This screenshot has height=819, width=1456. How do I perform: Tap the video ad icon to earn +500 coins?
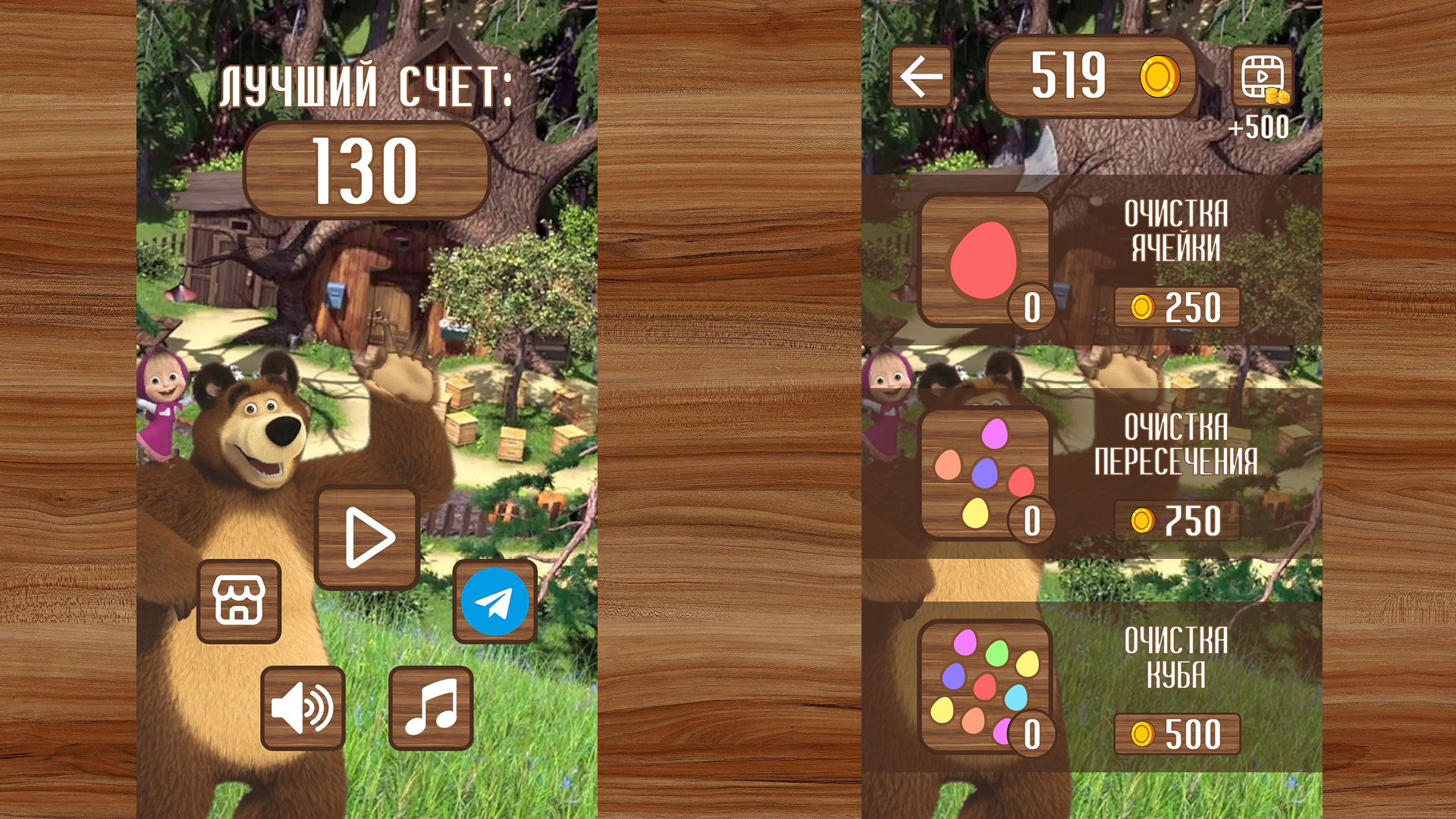1262,76
